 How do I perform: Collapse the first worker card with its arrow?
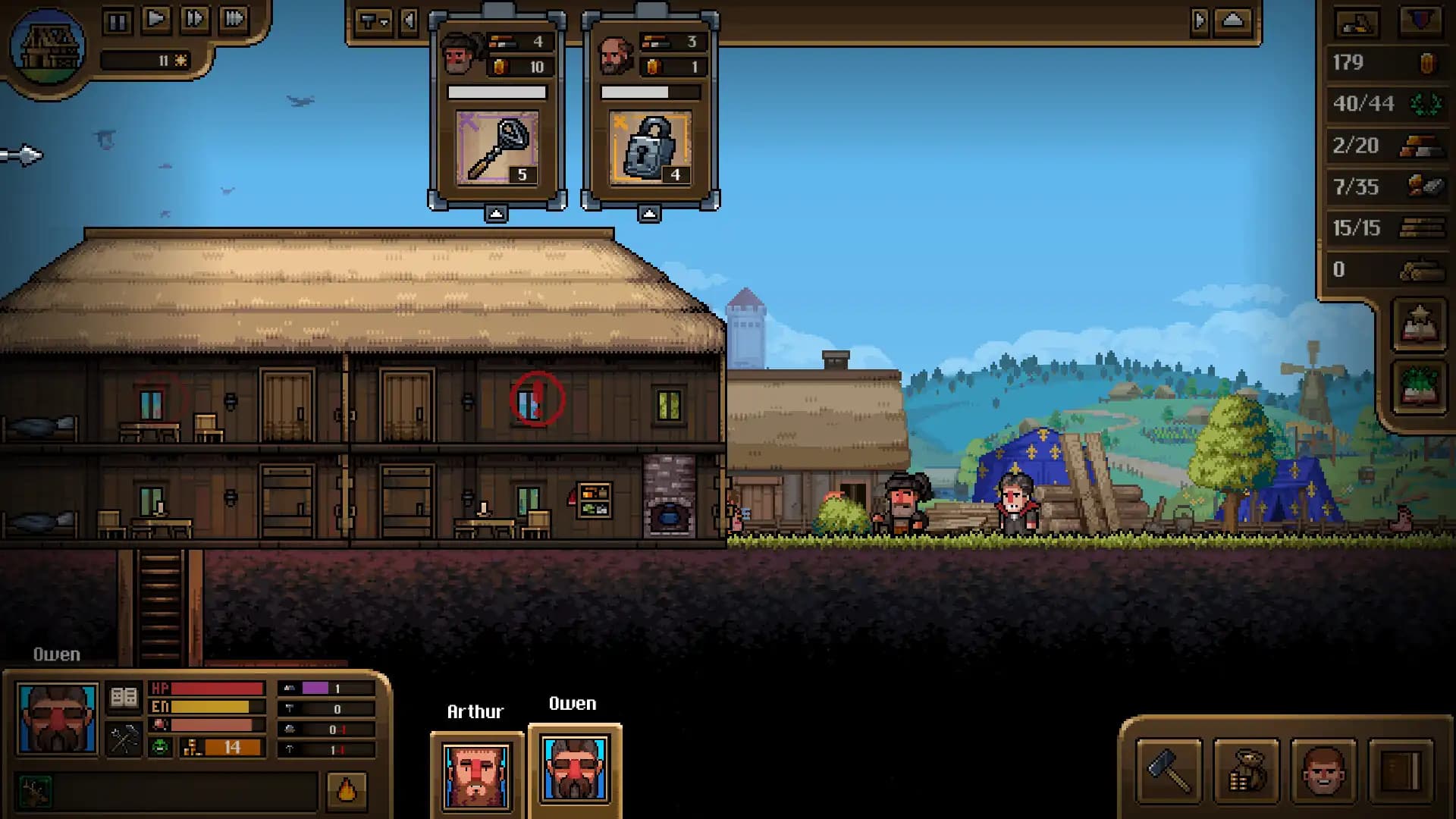[x=497, y=212]
